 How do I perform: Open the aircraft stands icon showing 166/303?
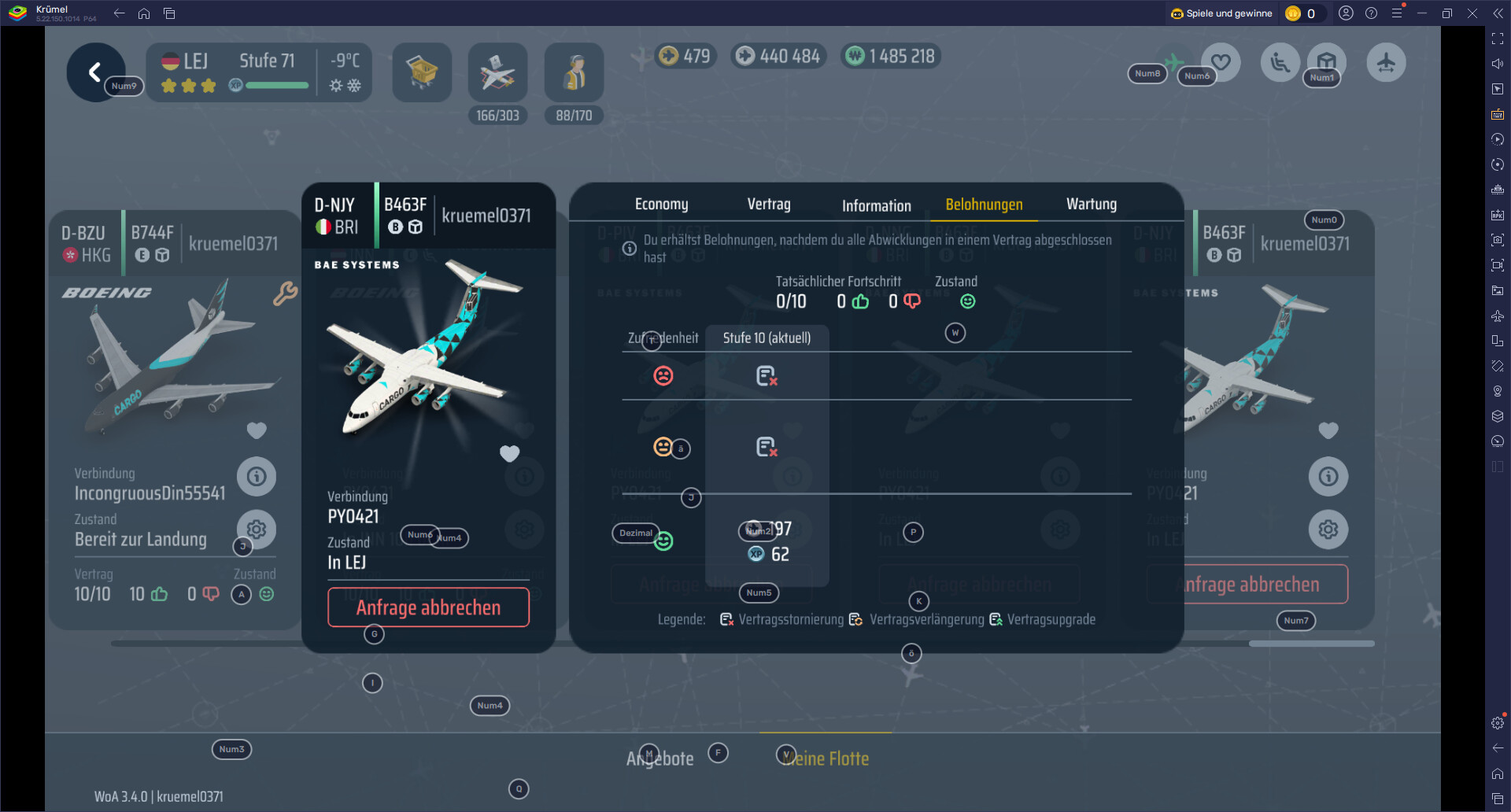(x=497, y=72)
